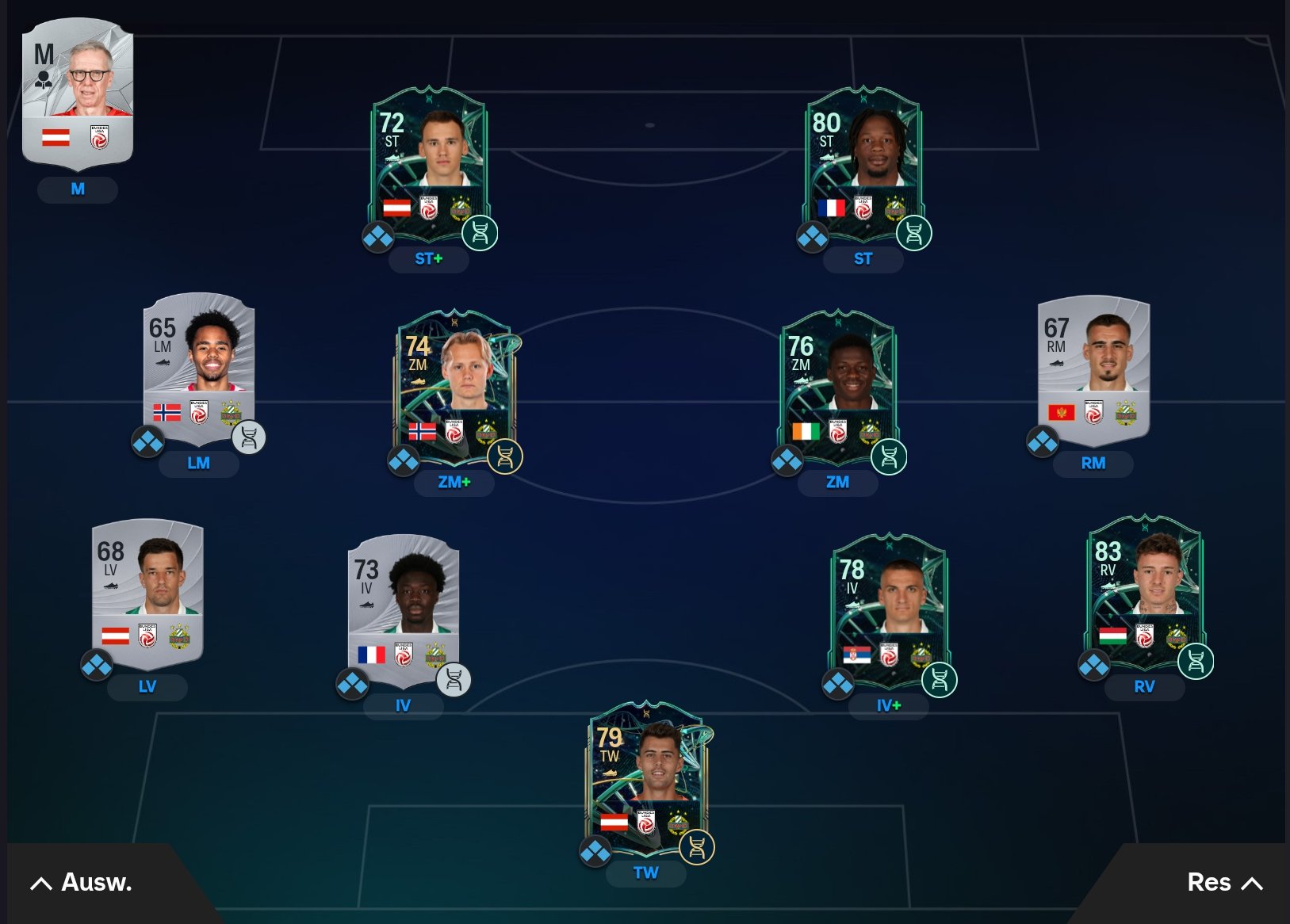
Task: Expand the Ausw. panel
Action: (82, 883)
